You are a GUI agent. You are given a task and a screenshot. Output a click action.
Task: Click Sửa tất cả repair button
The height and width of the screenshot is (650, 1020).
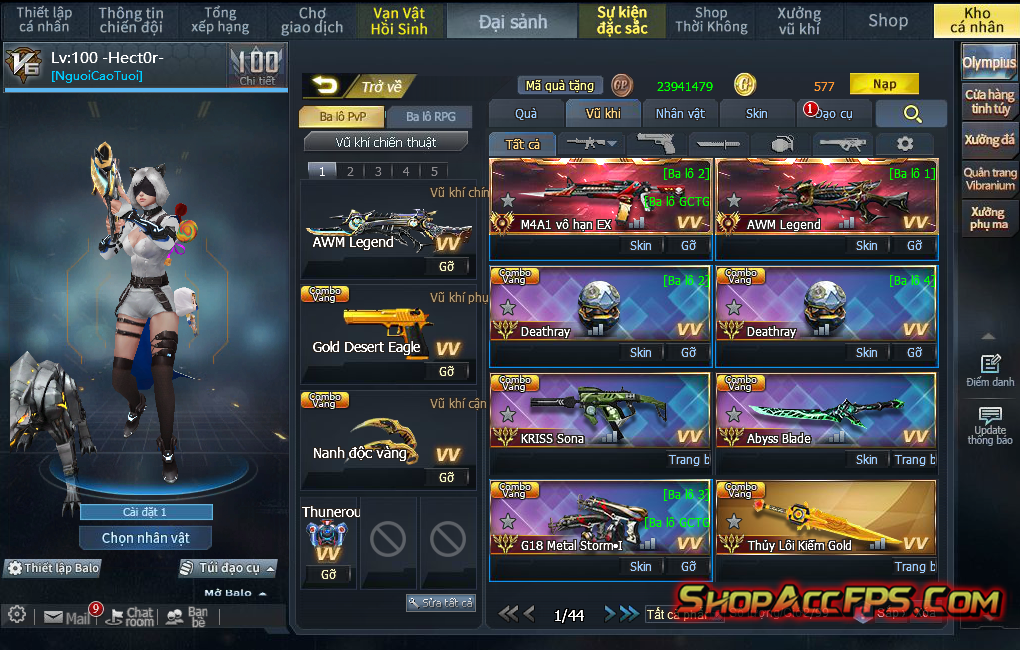pyautogui.click(x=441, y=603)
